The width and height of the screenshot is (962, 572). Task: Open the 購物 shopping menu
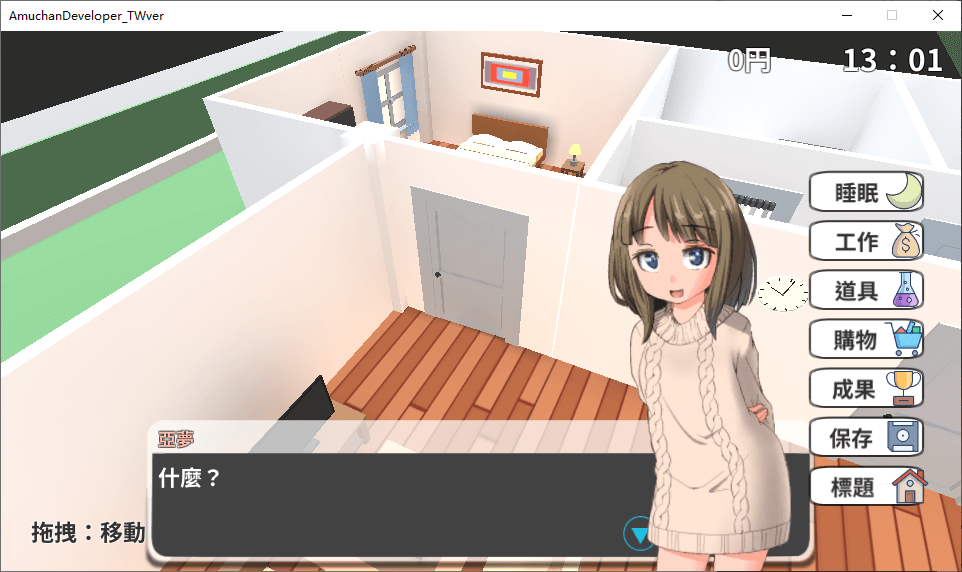[x=865, y=340]
